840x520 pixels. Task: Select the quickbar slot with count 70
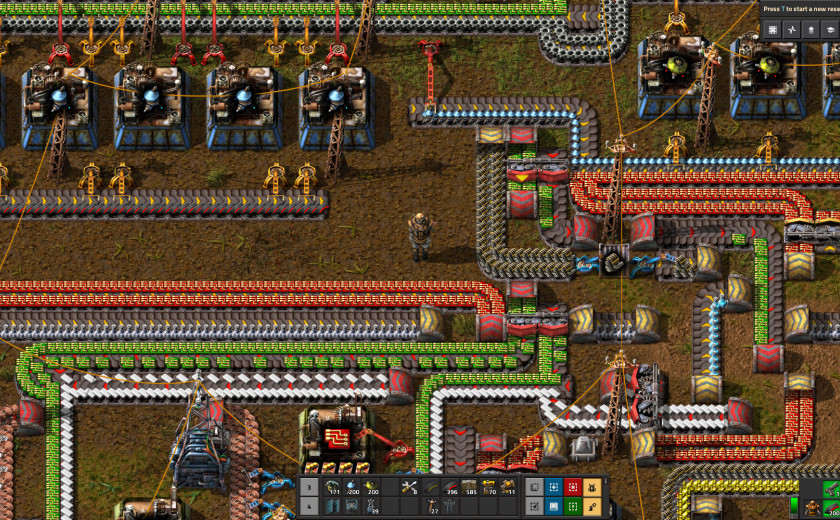pyautogui.click(x=490, y=488)
